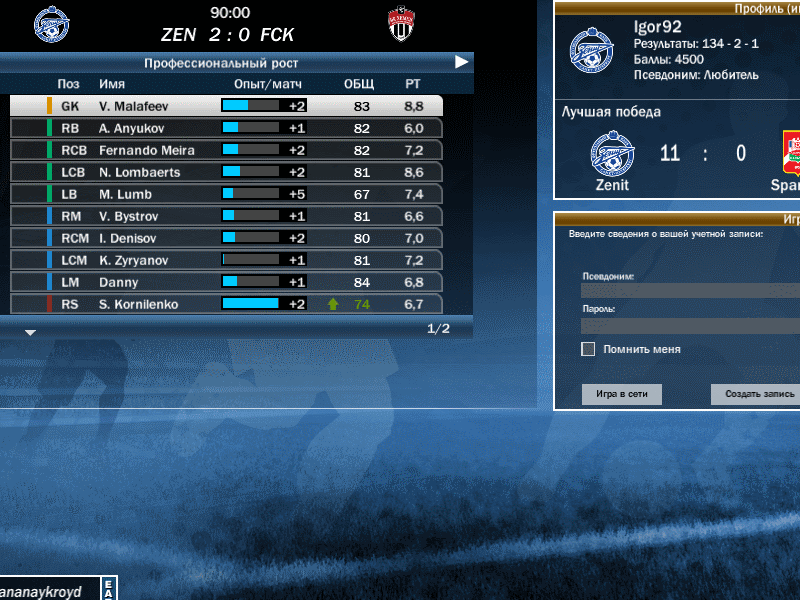The image size is (800, 600).
Task: Select K. Zyryanov row
Action: coord(226,260)
